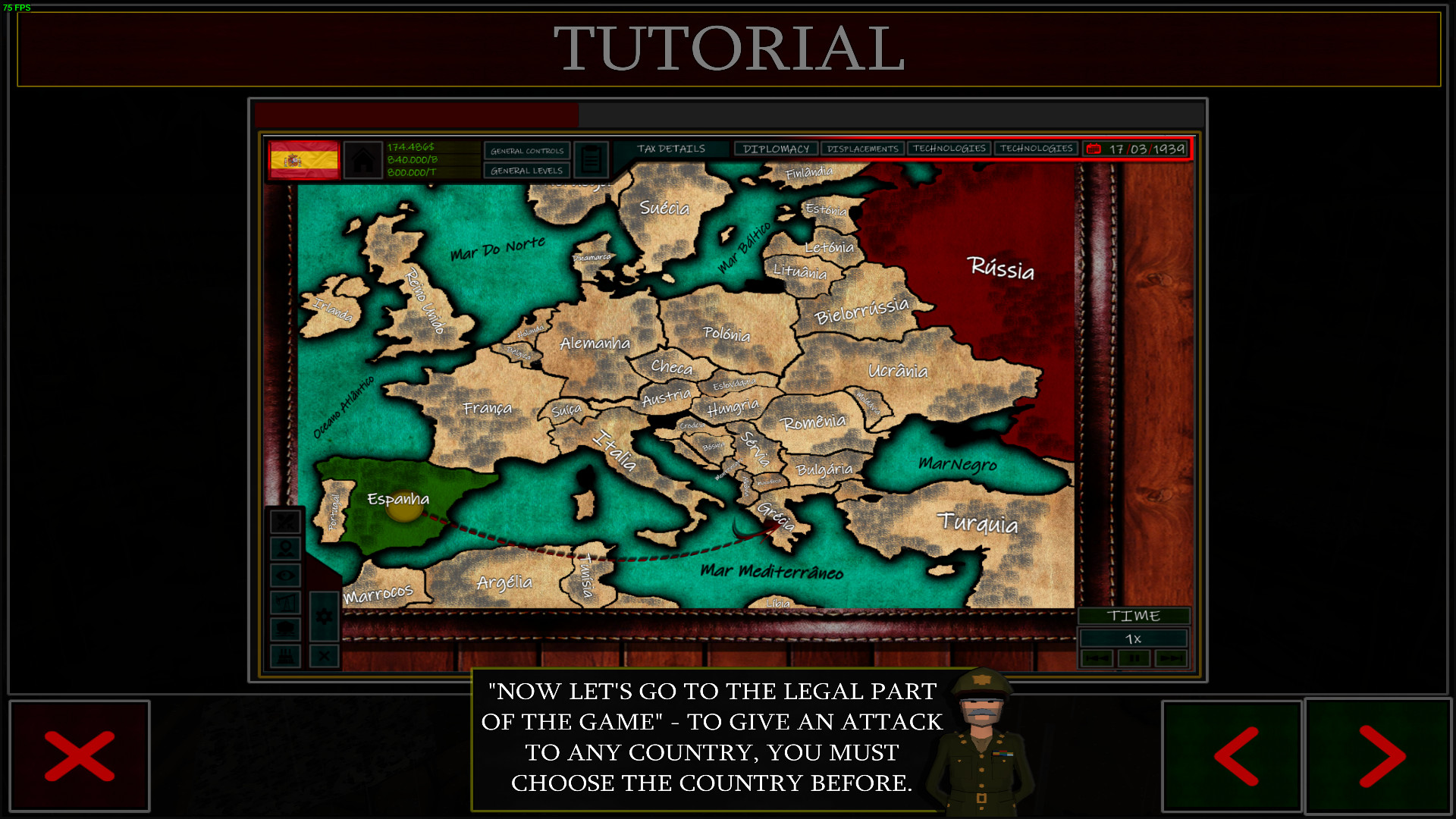The image size is (1456, 819).
Task: Click the calendar icon beside the date
Action: coord(1093,149)
